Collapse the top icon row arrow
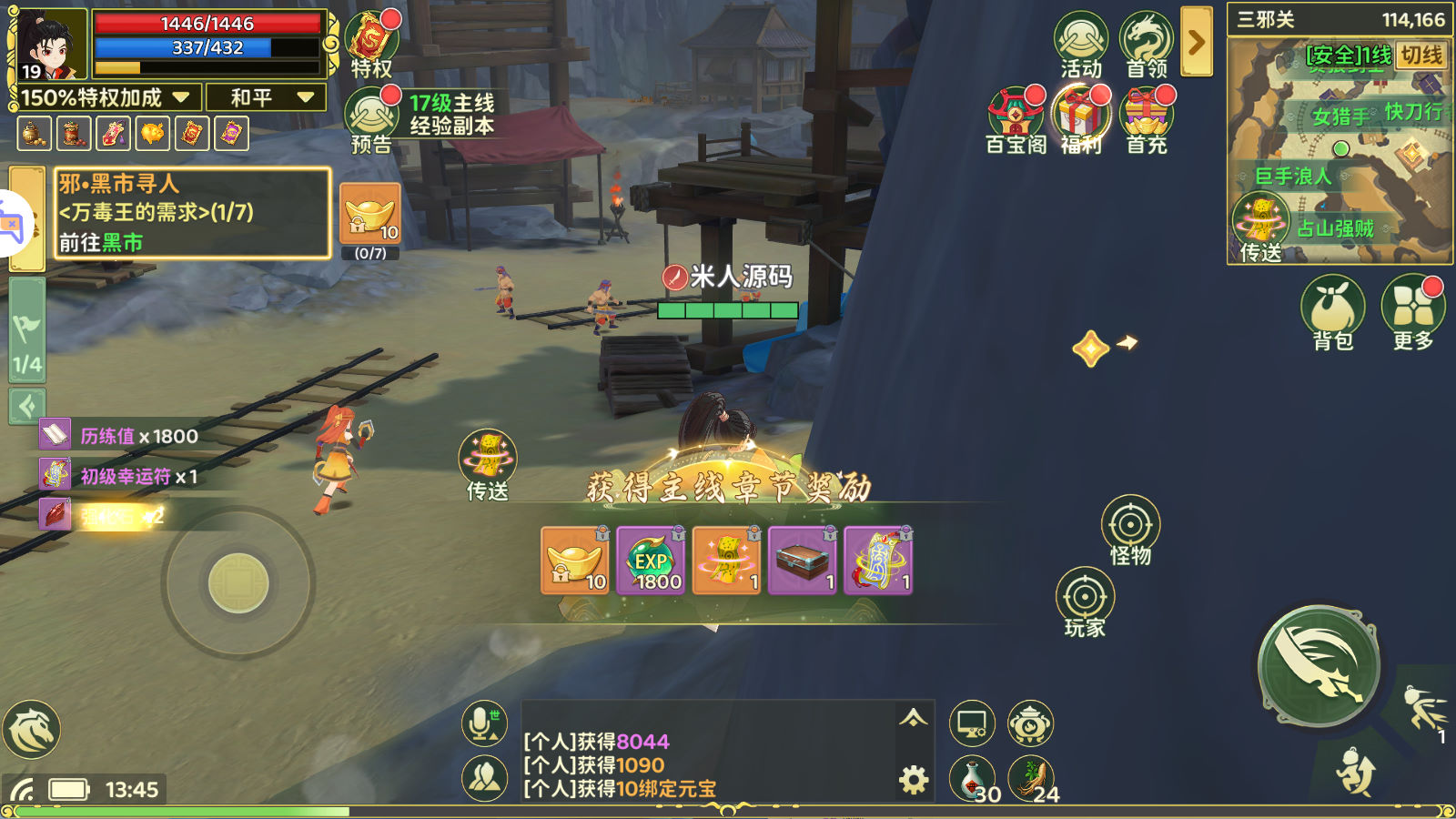Viewport: 1456px width, 819px height. coord(1197,42)
